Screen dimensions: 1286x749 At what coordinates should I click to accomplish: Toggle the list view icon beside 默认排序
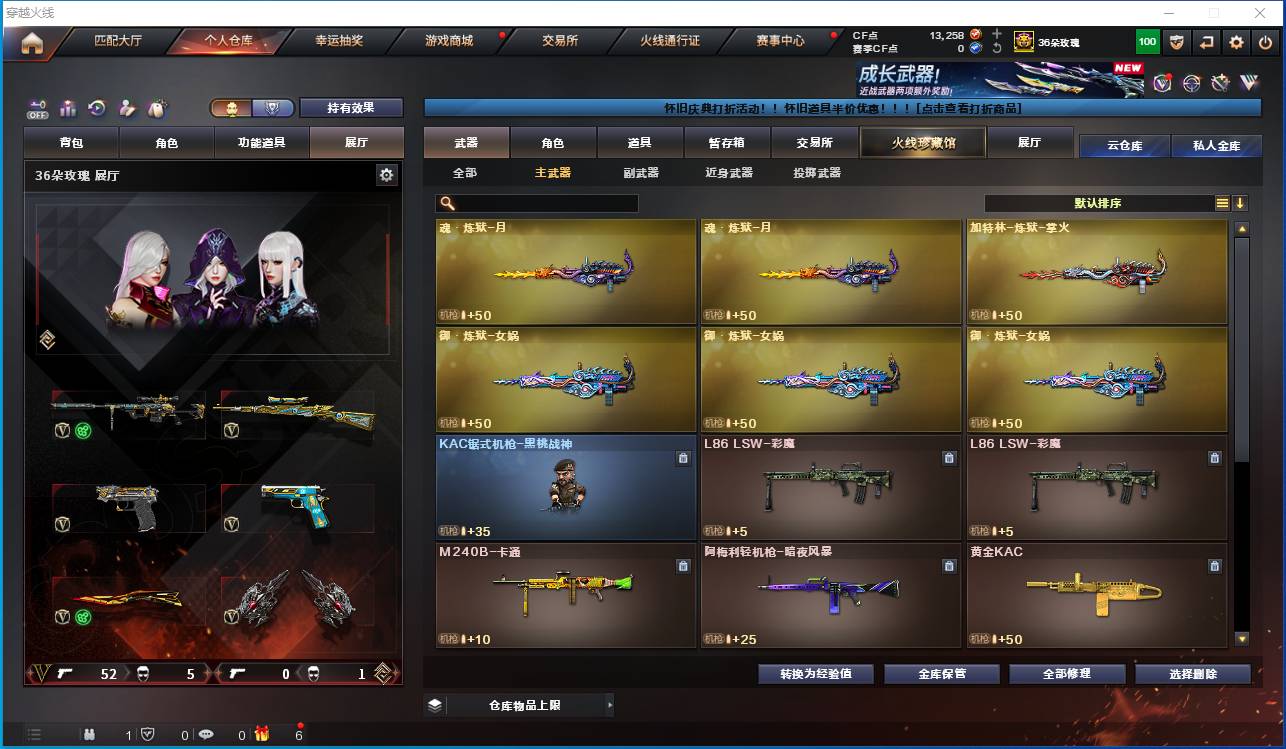coord(1221,202)
